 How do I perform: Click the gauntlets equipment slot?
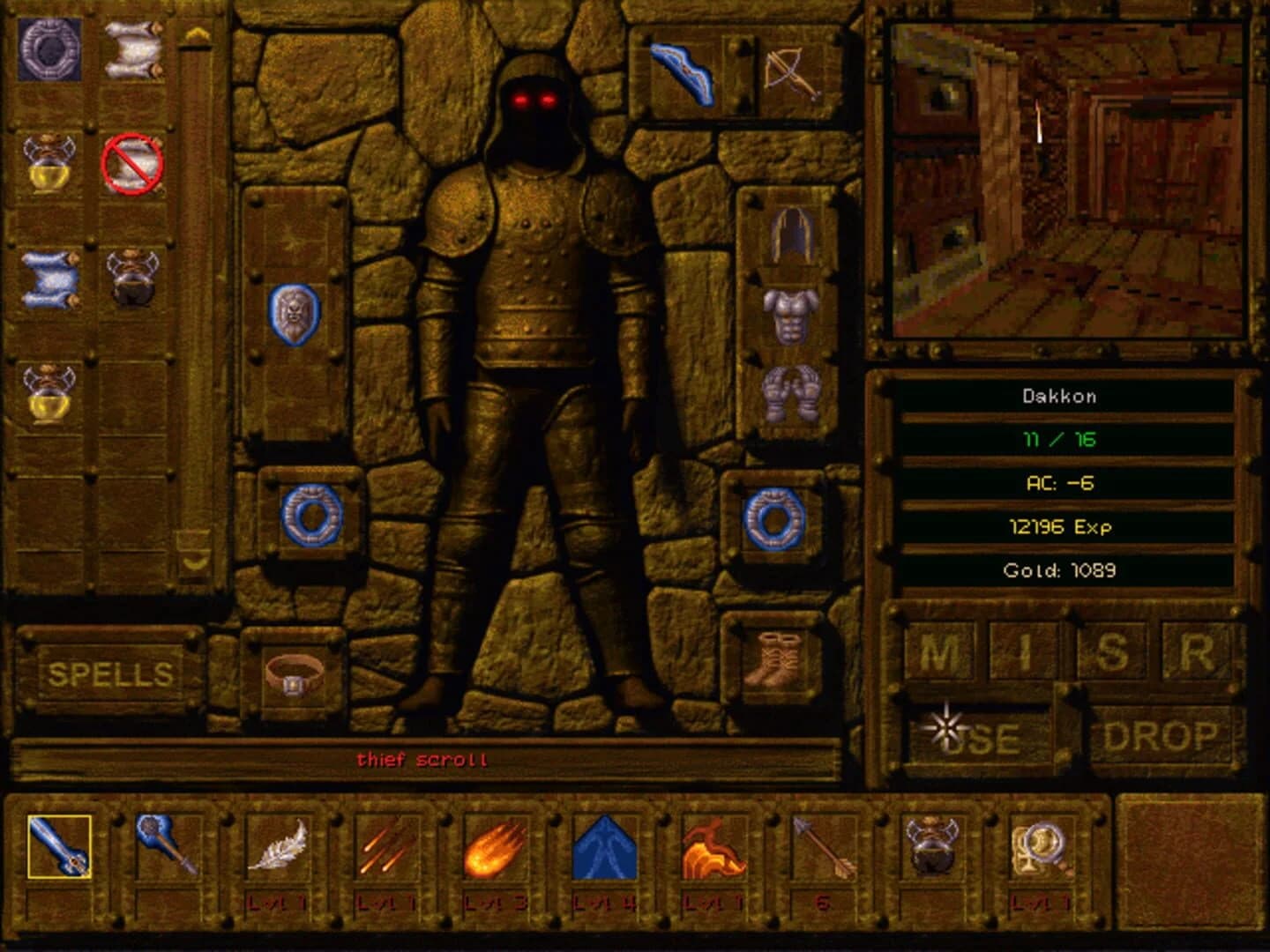click(x=791, y=397)
